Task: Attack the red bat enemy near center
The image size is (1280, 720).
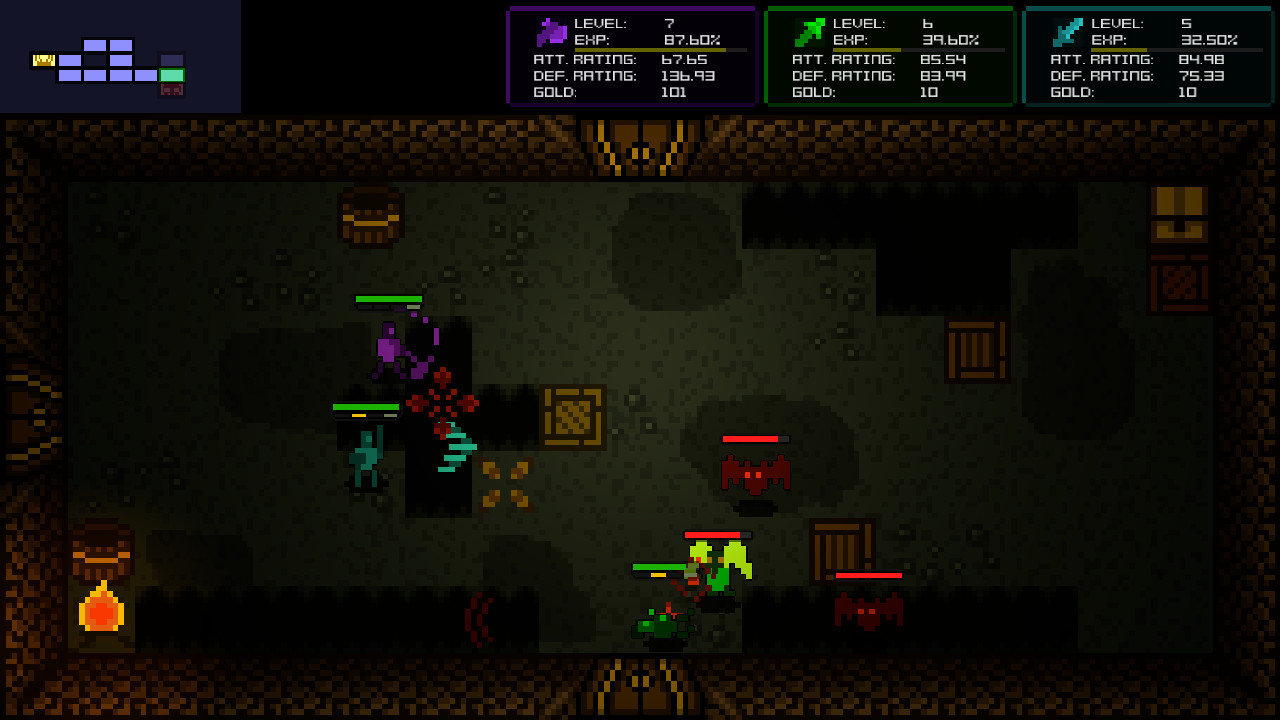Action: 755,473
